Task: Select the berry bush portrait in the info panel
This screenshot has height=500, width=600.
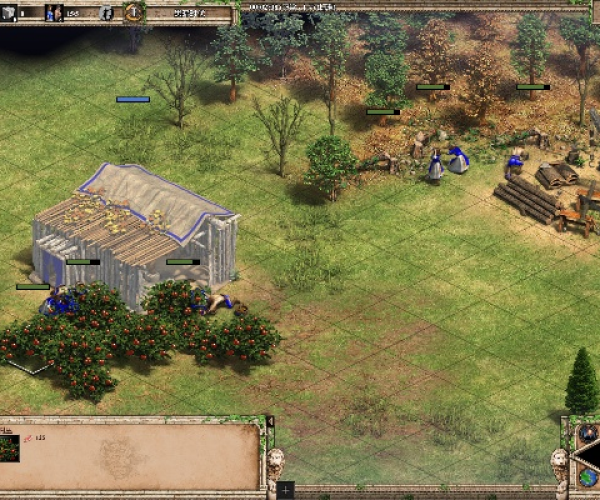Action: [x=10, y=447]
